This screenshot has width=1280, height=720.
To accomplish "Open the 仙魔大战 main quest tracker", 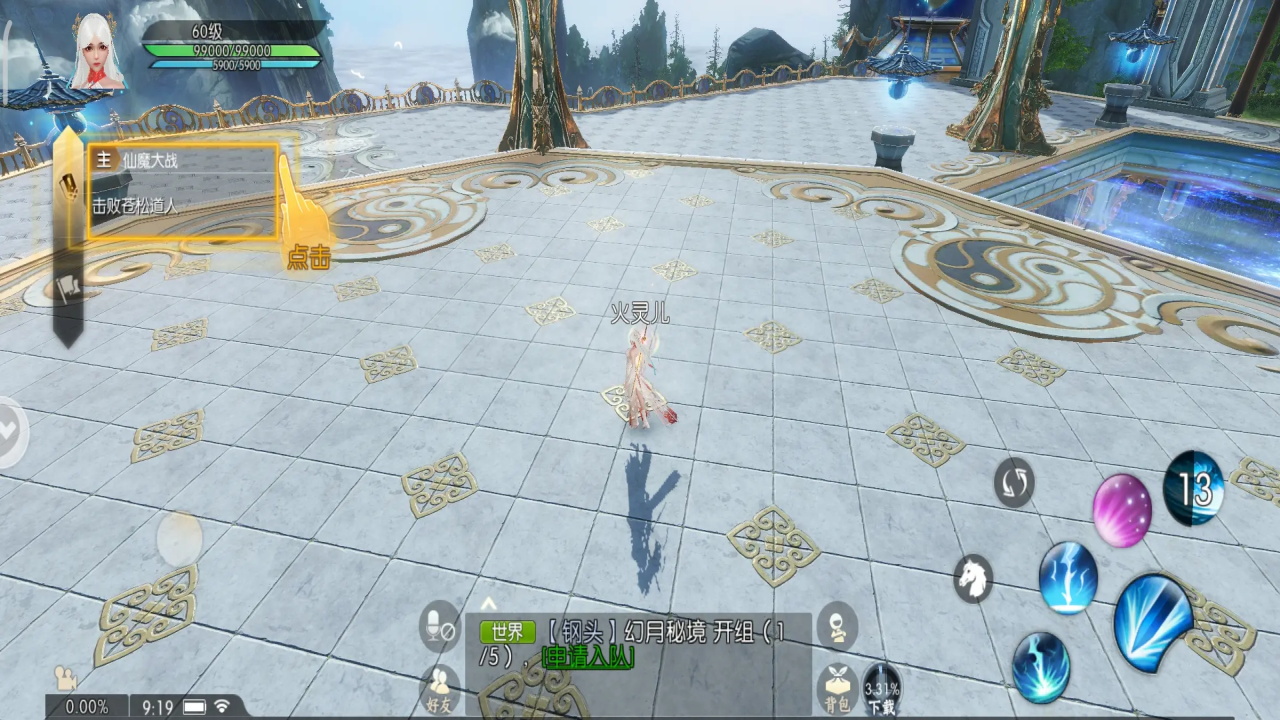I will point(182,191).
